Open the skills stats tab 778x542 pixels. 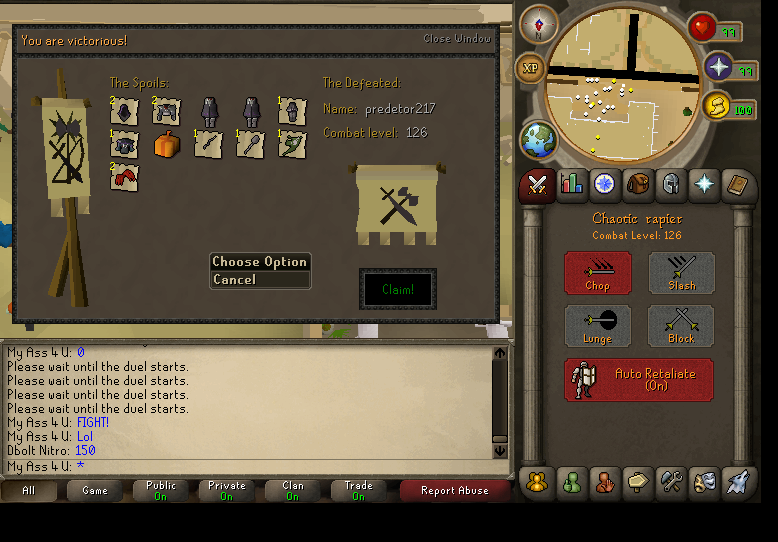coord(572,184)
